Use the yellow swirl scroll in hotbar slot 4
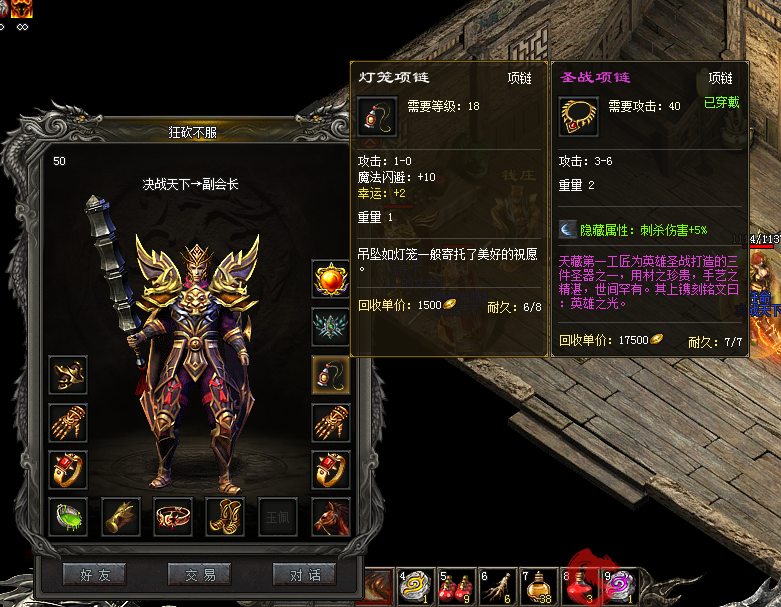781x607 pixels. [x=415, y=585]
